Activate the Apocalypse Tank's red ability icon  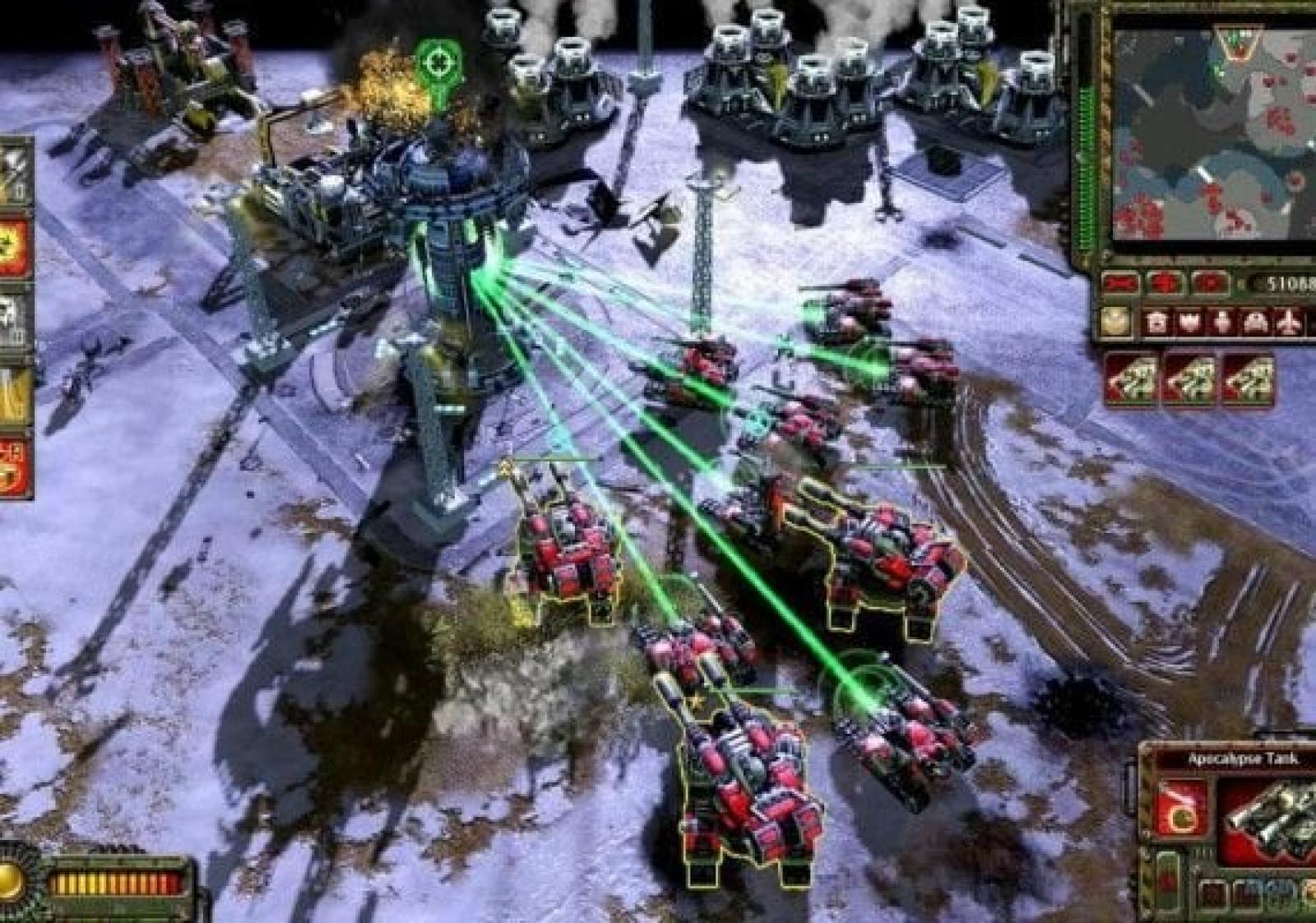coord(1183,806)
